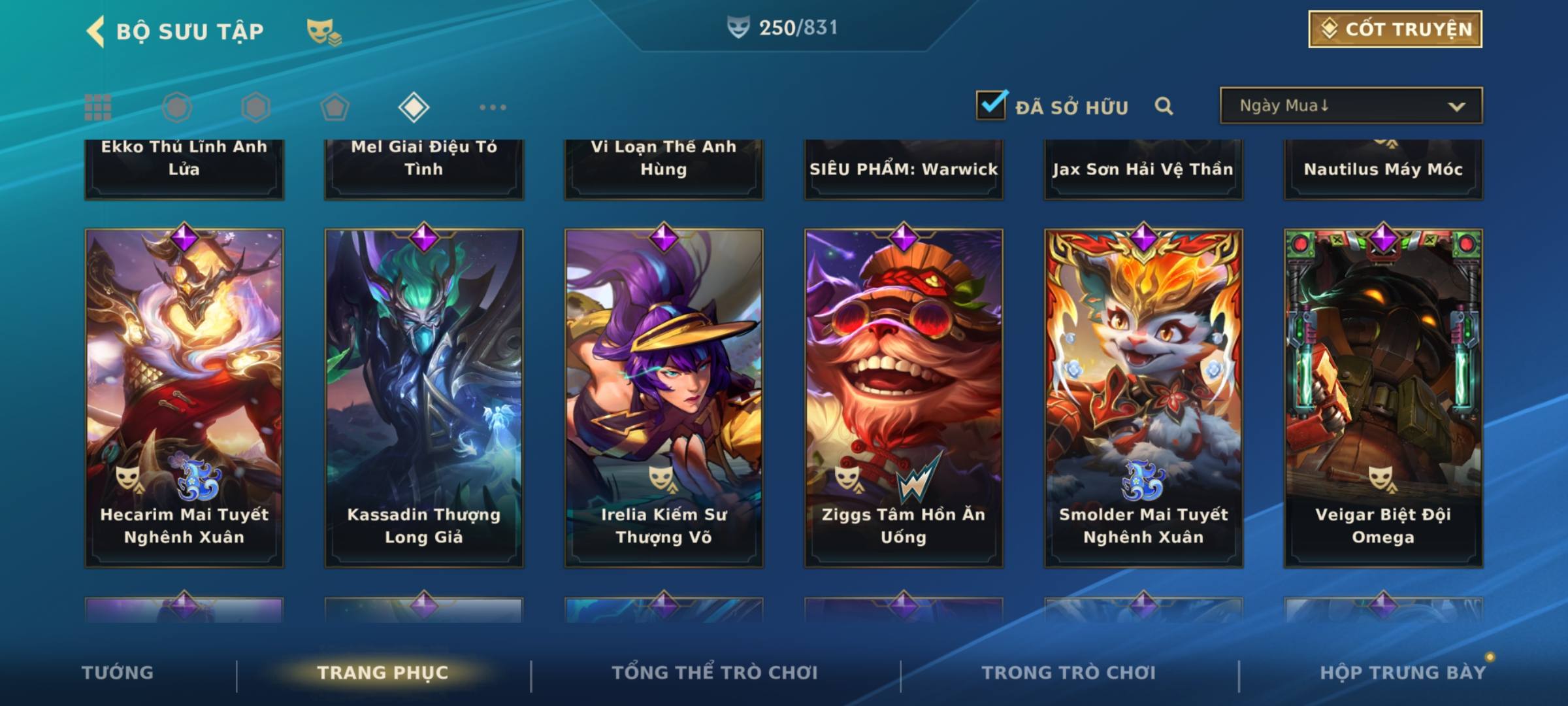Expand the Ngày Mua sort dropdown
The width and height of the screenshot is (1568, 706).
[x=1350, y=106]
